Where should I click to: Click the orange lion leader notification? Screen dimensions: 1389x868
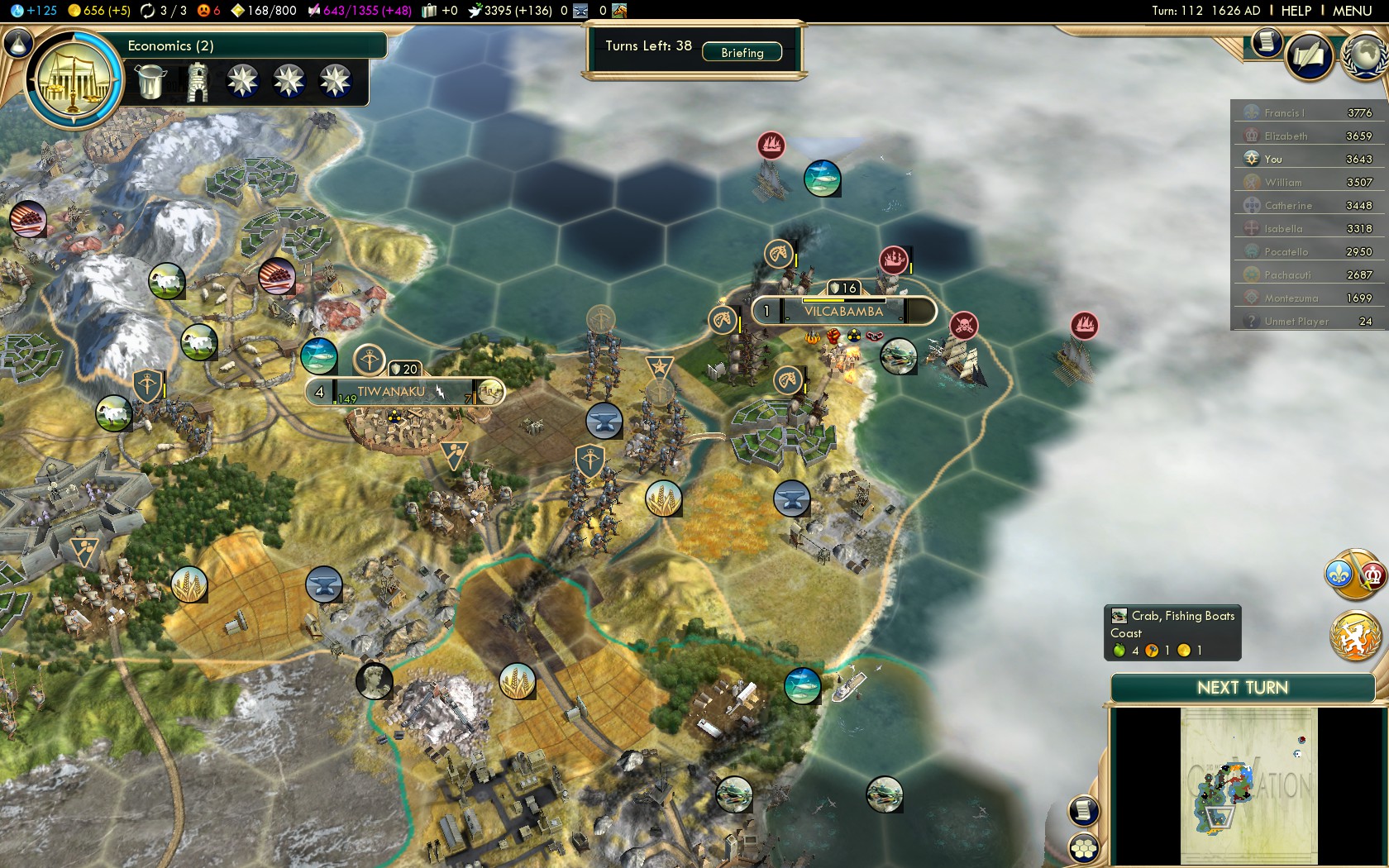pos(1355,636)
